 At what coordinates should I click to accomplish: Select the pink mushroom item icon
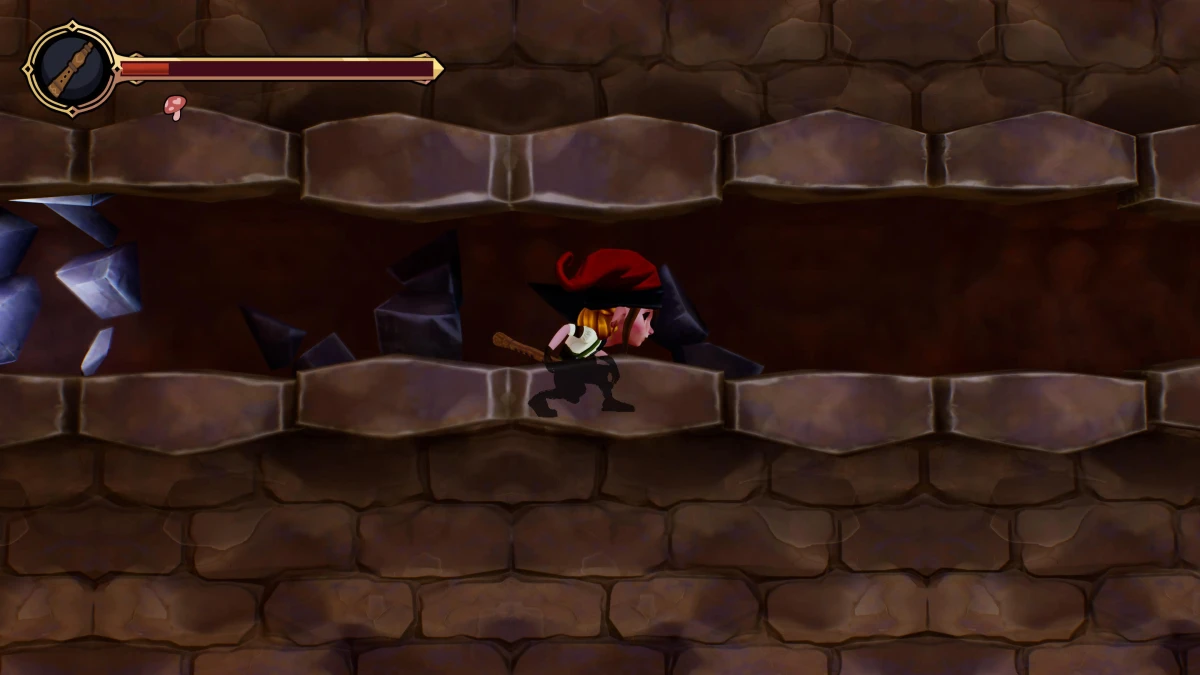coord(175,105)
